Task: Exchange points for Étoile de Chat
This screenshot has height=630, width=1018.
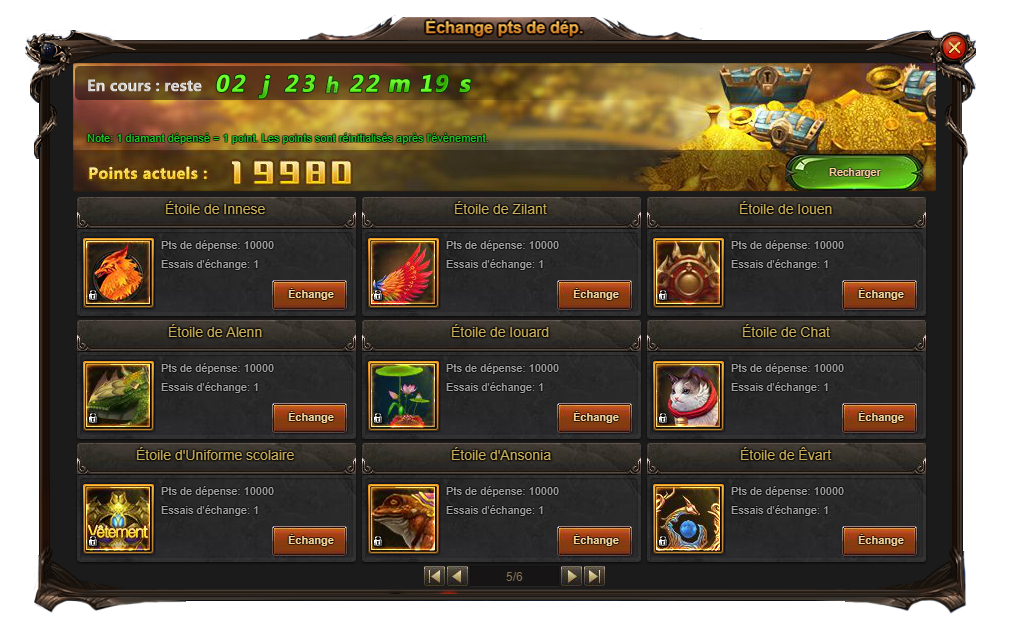Action: pyautogui.click(x=880, y=418)
